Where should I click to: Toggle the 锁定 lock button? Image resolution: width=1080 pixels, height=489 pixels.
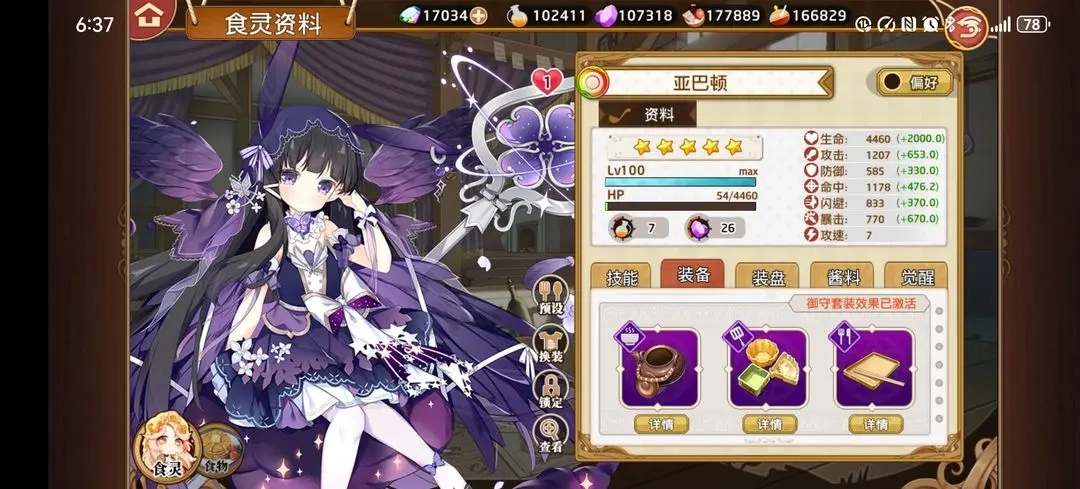[x=551, y=390]
